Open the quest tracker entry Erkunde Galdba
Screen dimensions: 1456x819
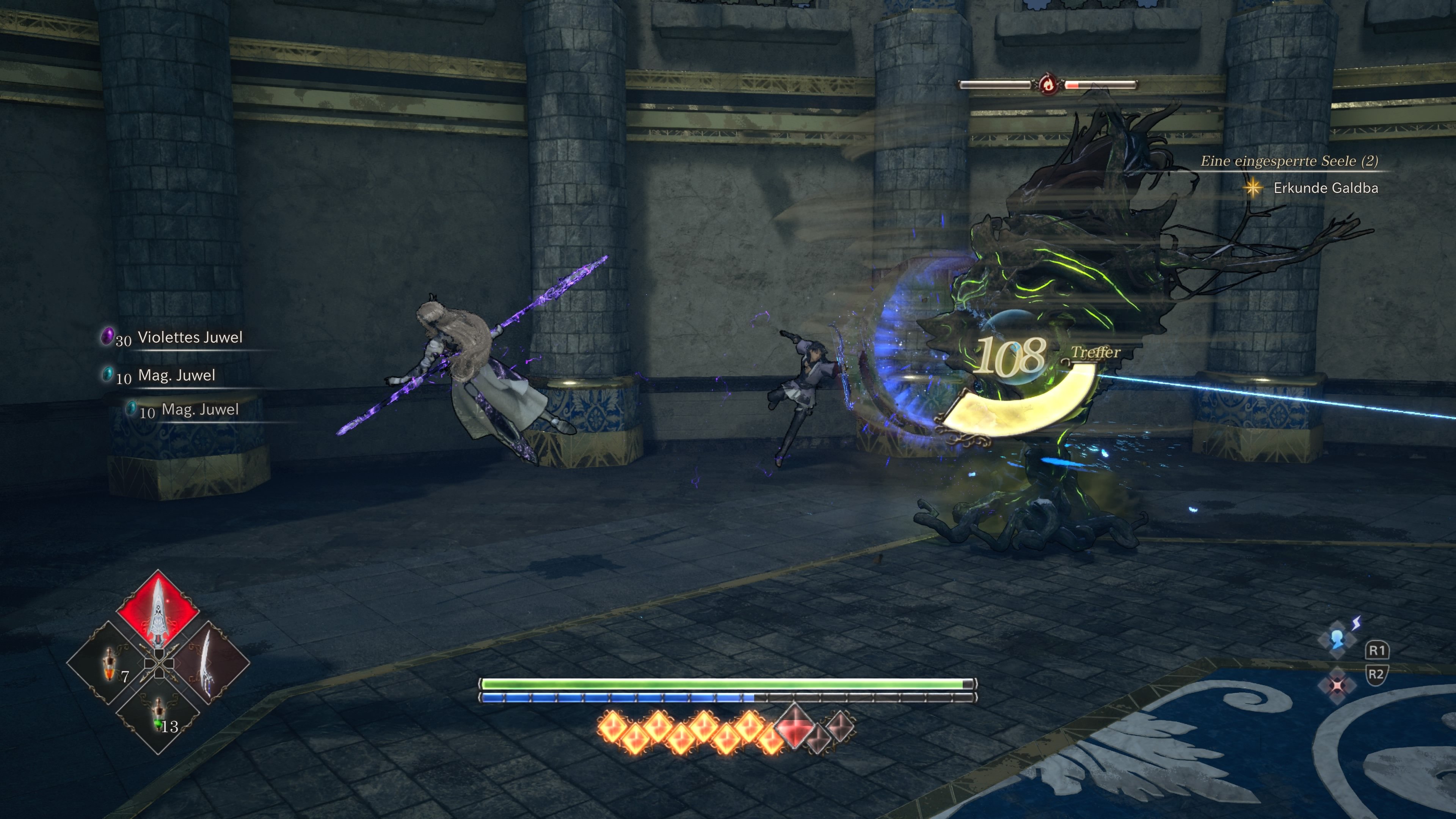click(1325, 188)
